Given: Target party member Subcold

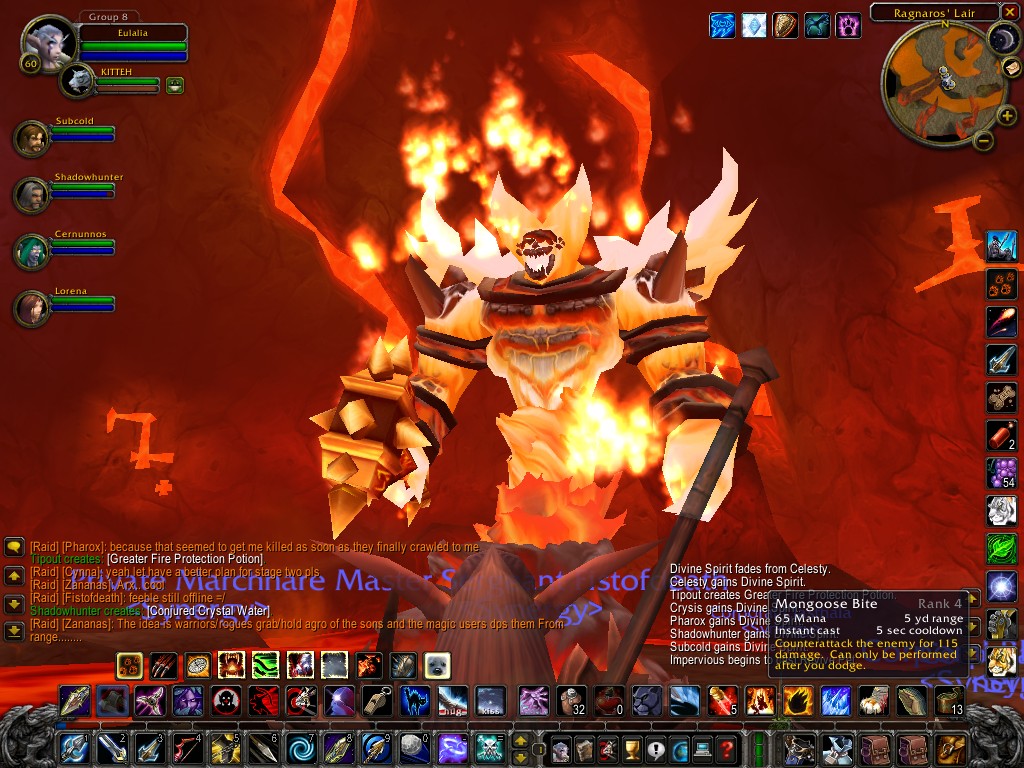Looking at the screenshot, I should pyautogui.click(x=32, y=138).
